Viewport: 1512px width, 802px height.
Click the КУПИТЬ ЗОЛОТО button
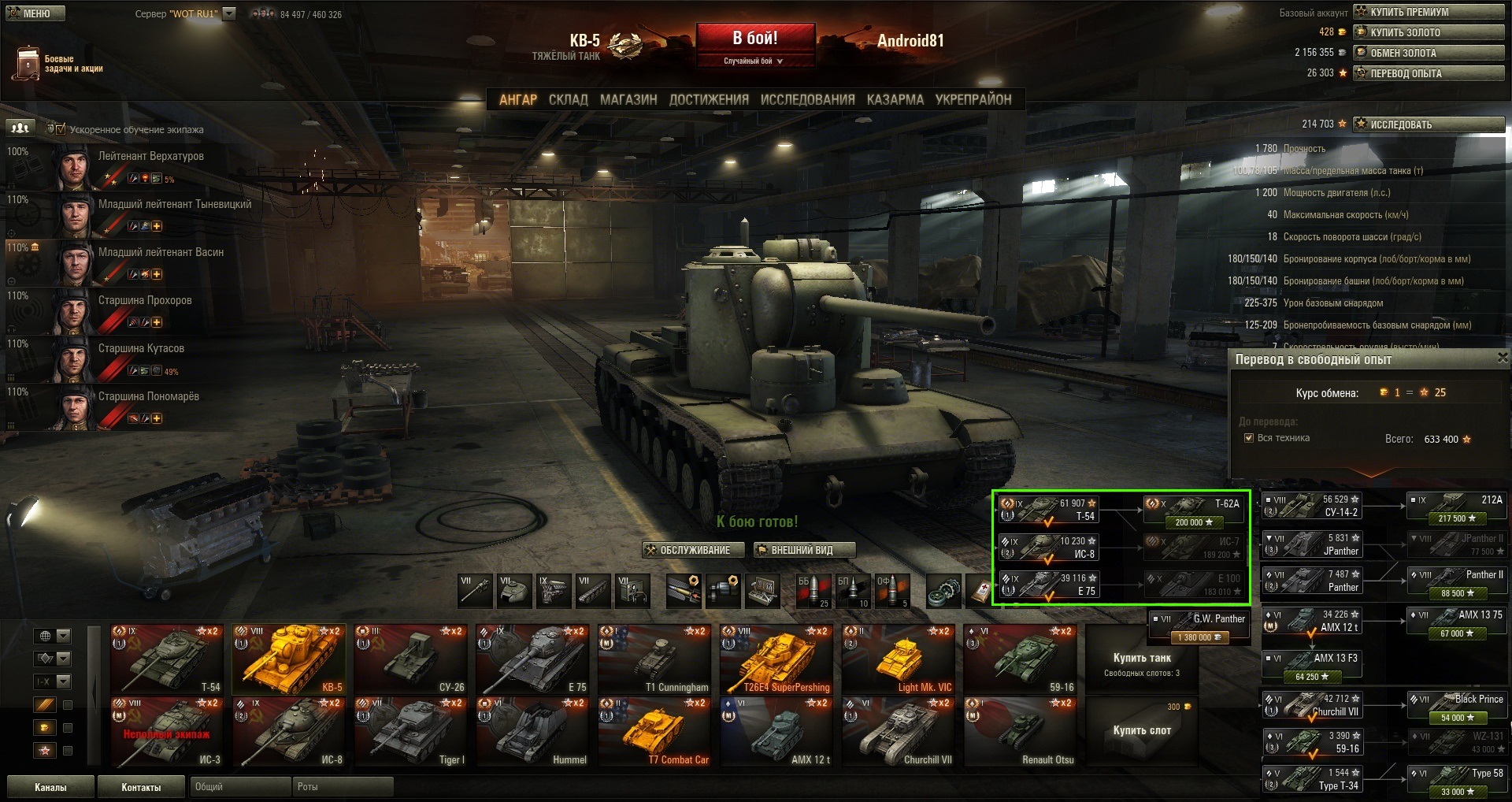tap(1429, 32)
